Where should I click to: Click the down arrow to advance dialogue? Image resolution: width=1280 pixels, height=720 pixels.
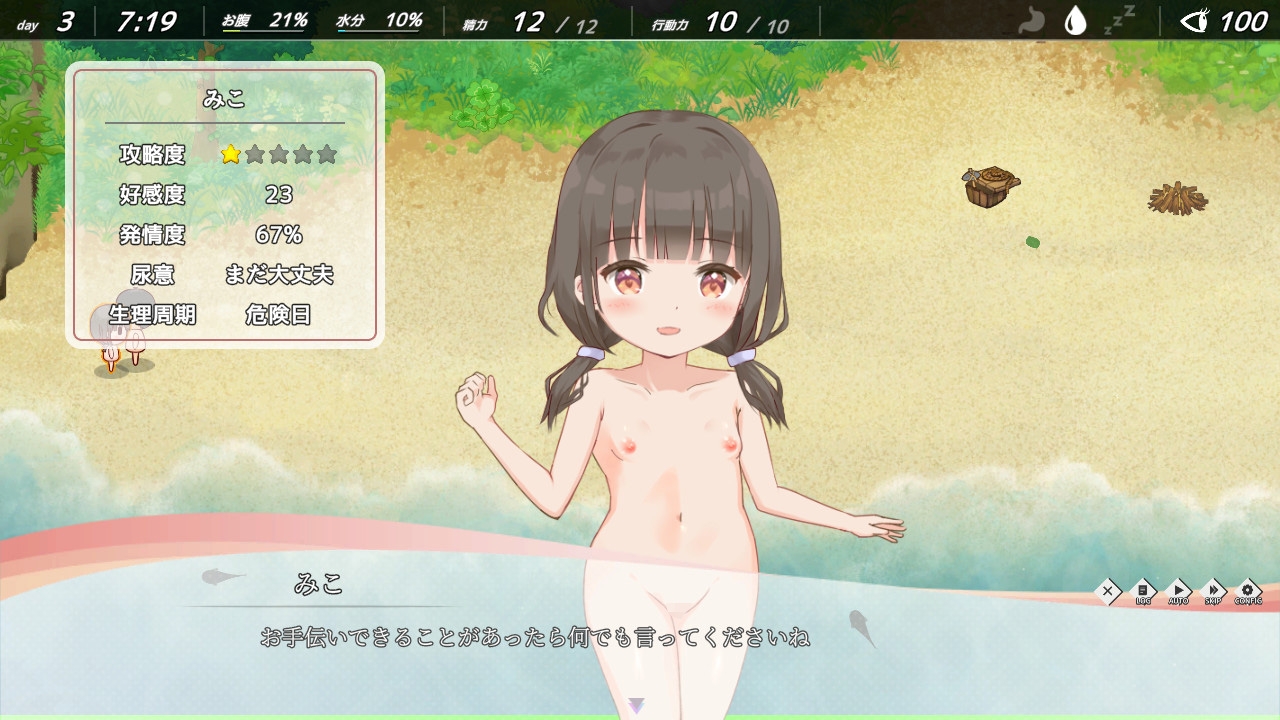pyautogui.click(x=638, y=704)
